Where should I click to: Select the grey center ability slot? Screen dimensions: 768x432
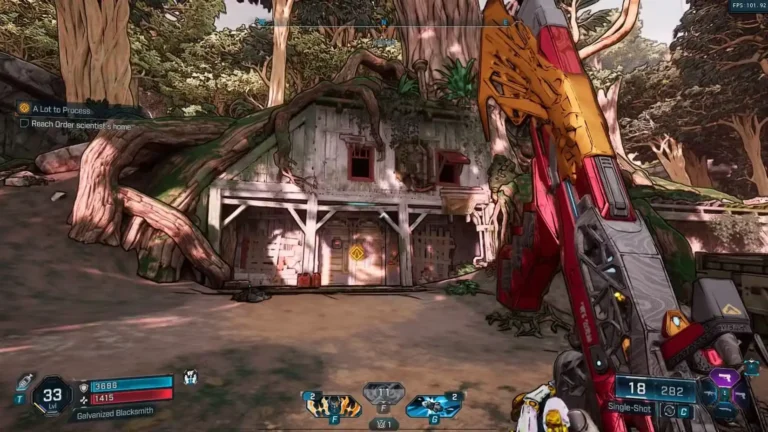(383, 393)
